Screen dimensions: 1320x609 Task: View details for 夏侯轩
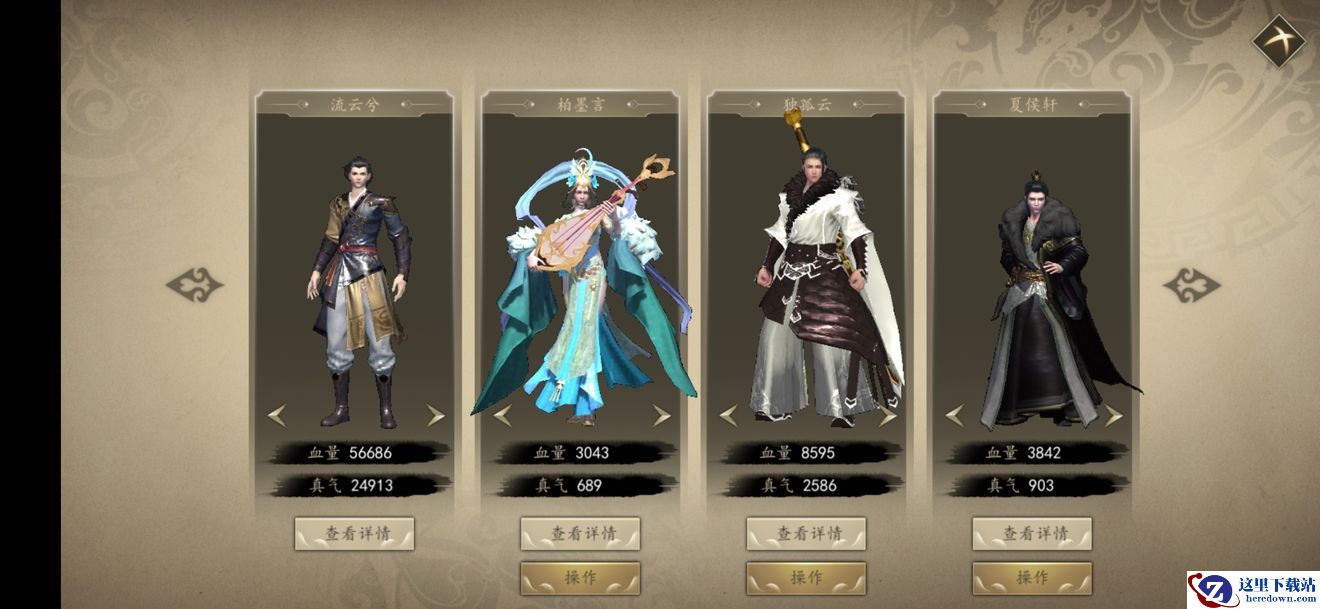pos(1032,534)
